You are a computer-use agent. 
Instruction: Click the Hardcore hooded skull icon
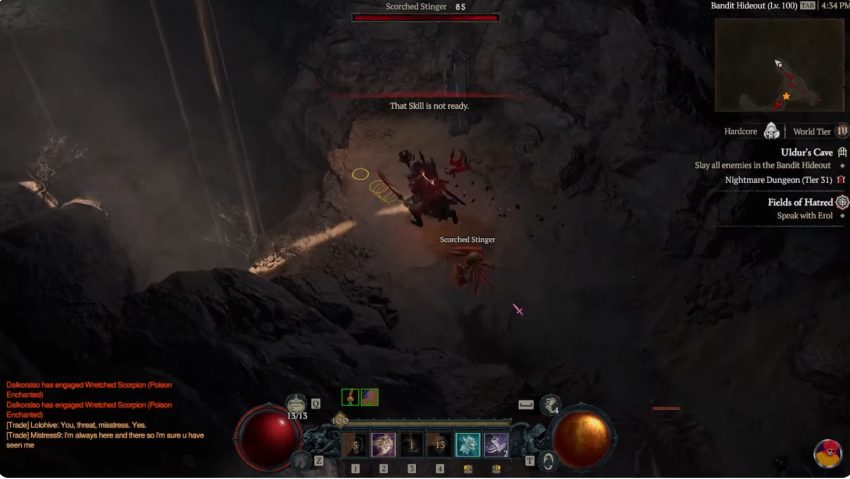(x=771, y=131)
